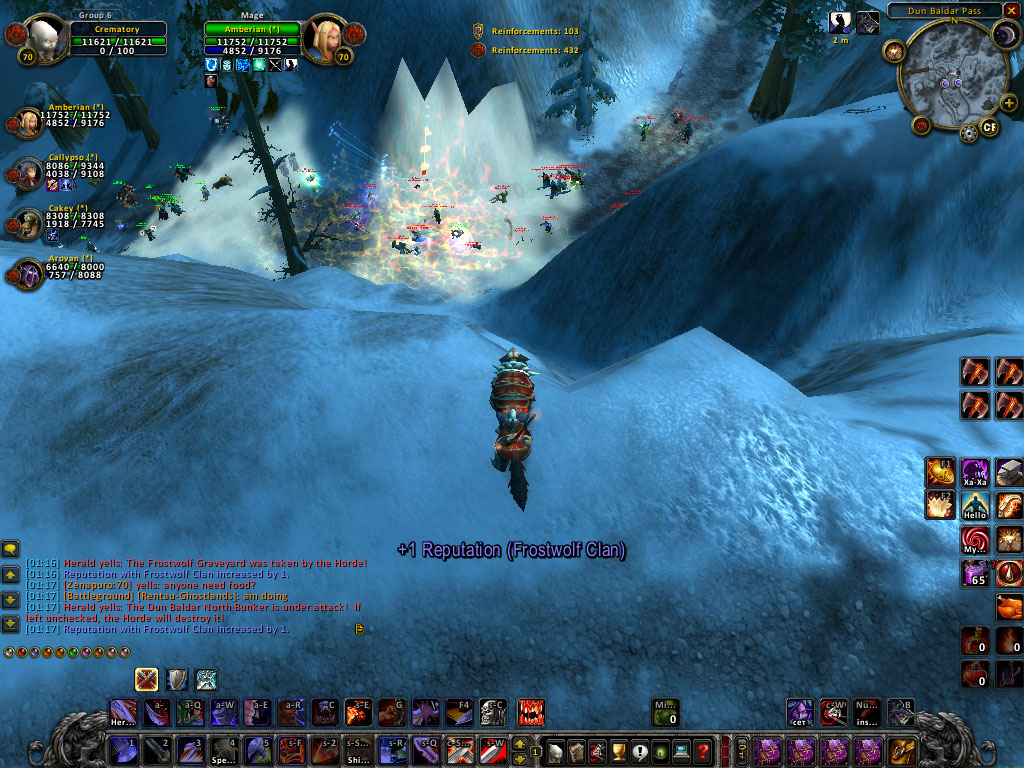Click the roasted chicken food item
The image size is (1024, 768).
click(x=1010, y=606)
